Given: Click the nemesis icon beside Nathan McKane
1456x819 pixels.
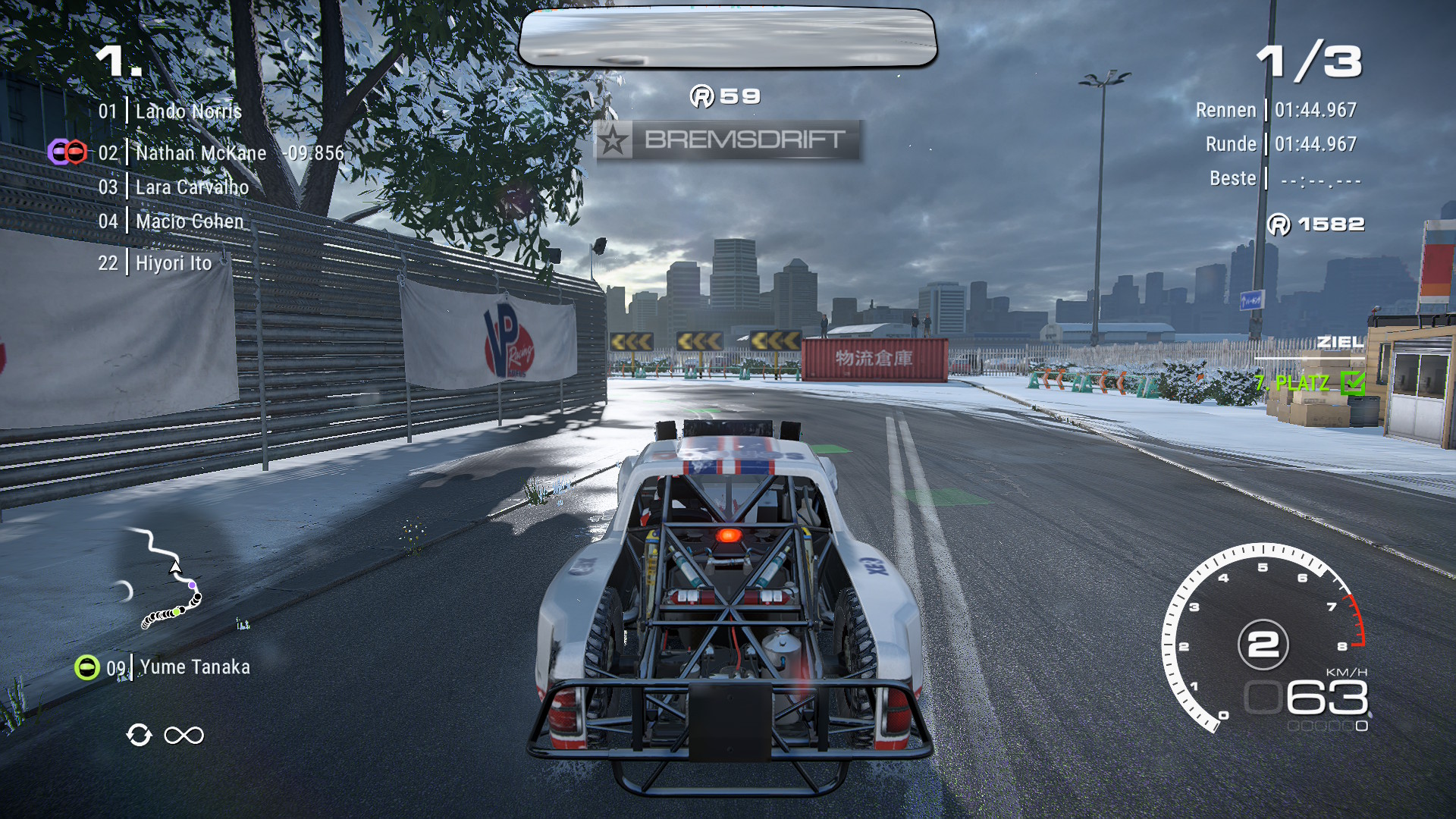Looking at the screenshot, I should [67, 152].
